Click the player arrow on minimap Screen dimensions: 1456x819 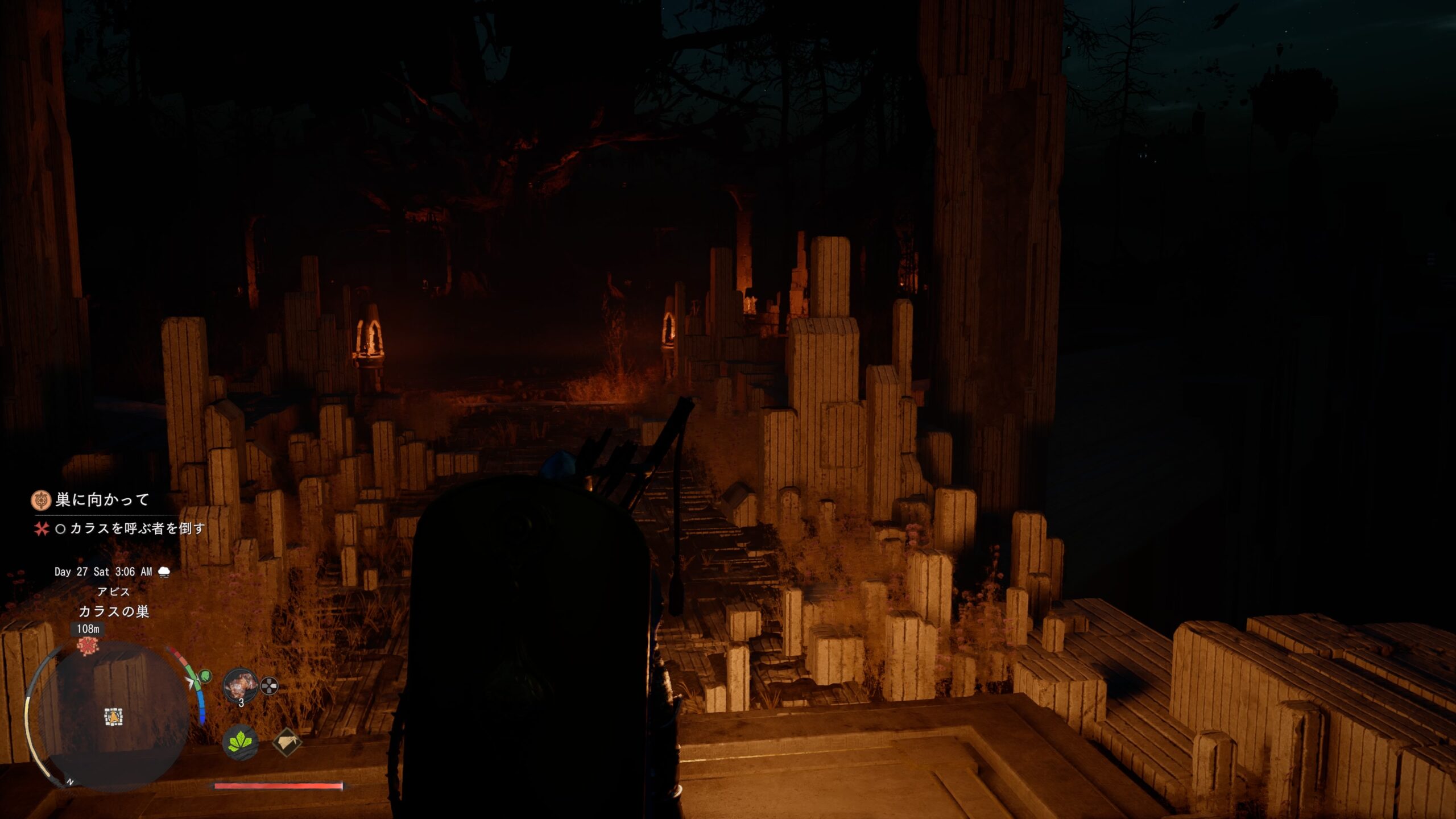[114, 717]
